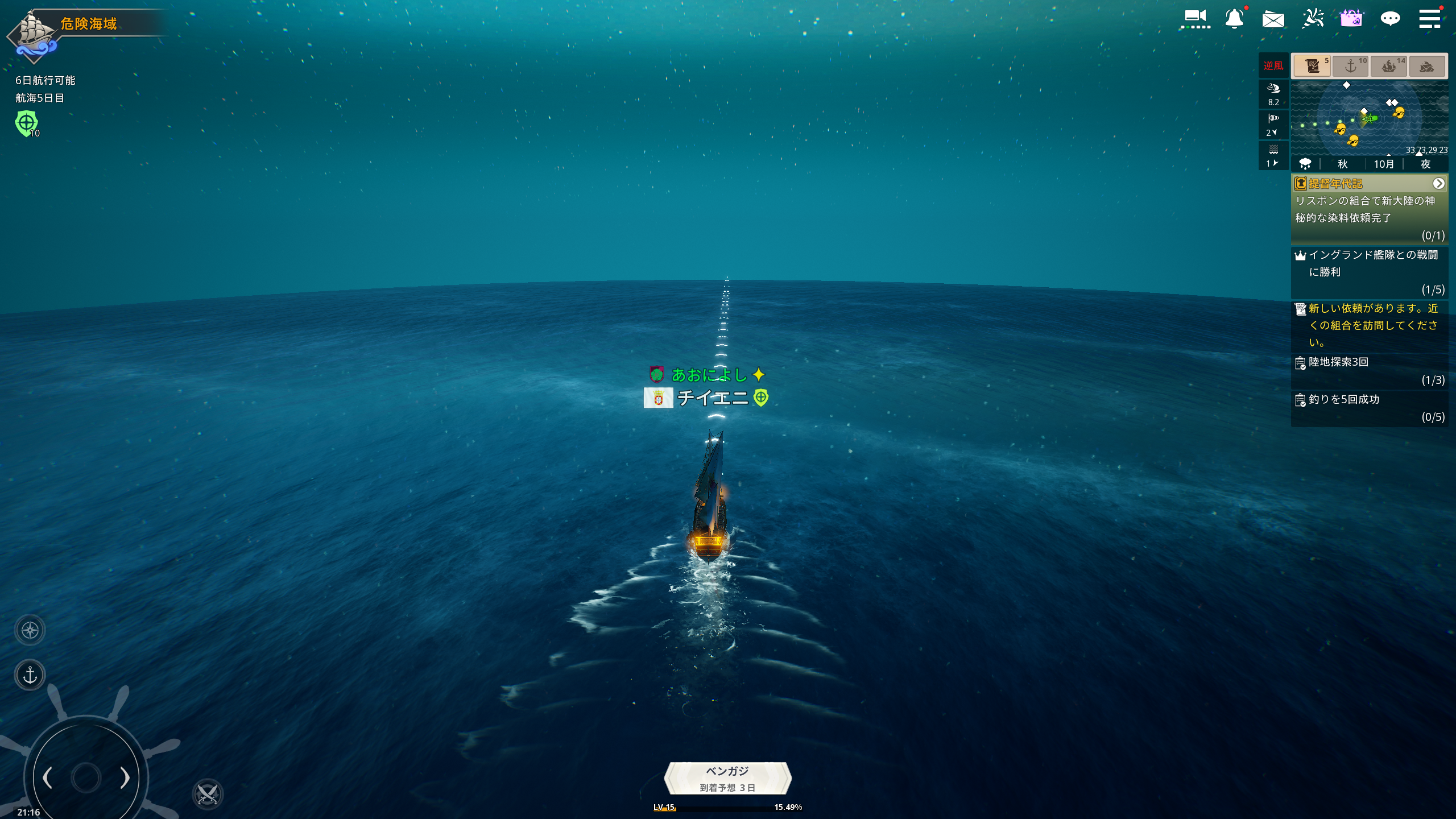Click the compass rose navigation button
1456x819 pixels.
[30, 630]
